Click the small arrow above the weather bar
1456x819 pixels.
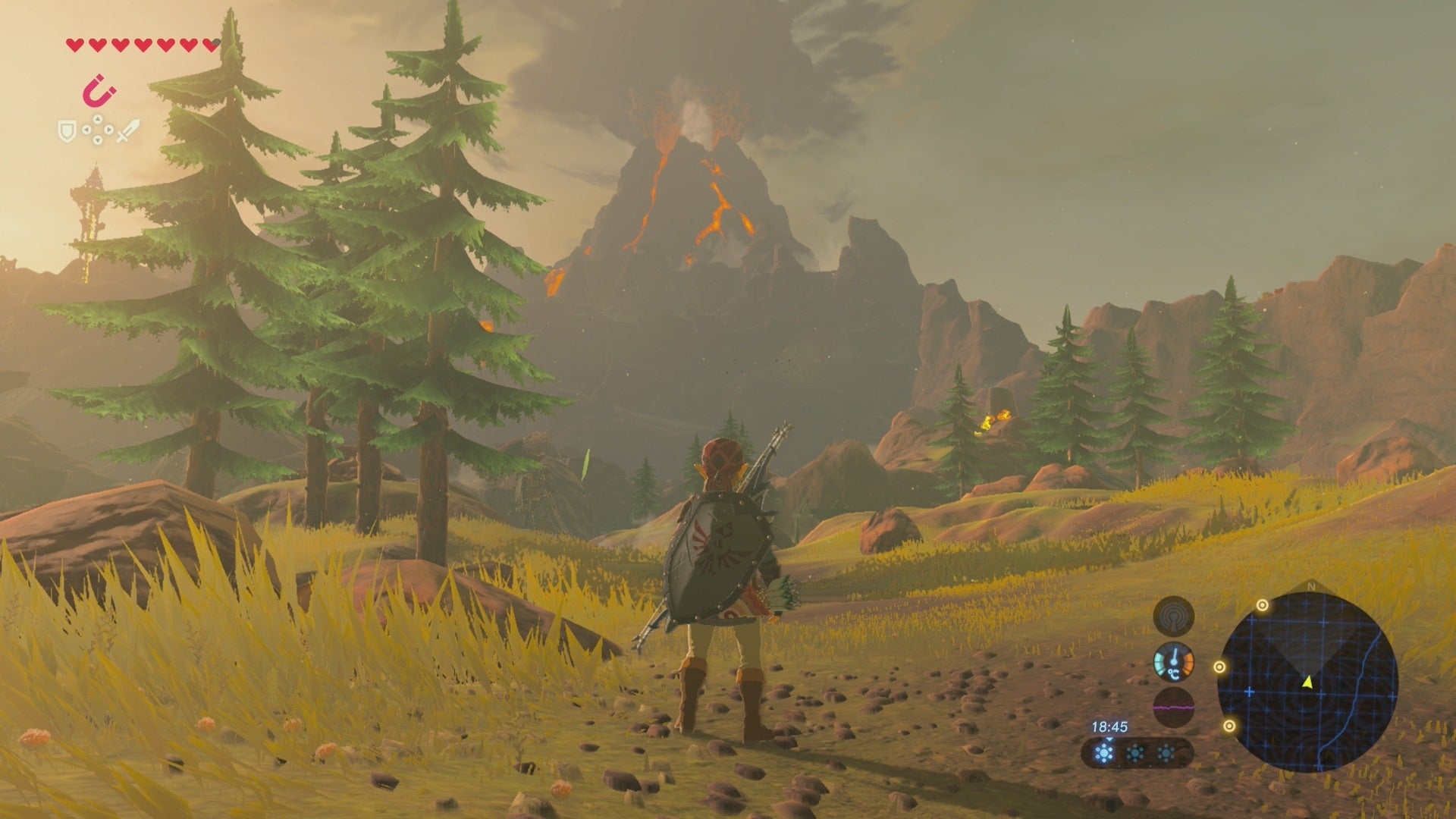pyautogui.click(x=1109, y=740)
